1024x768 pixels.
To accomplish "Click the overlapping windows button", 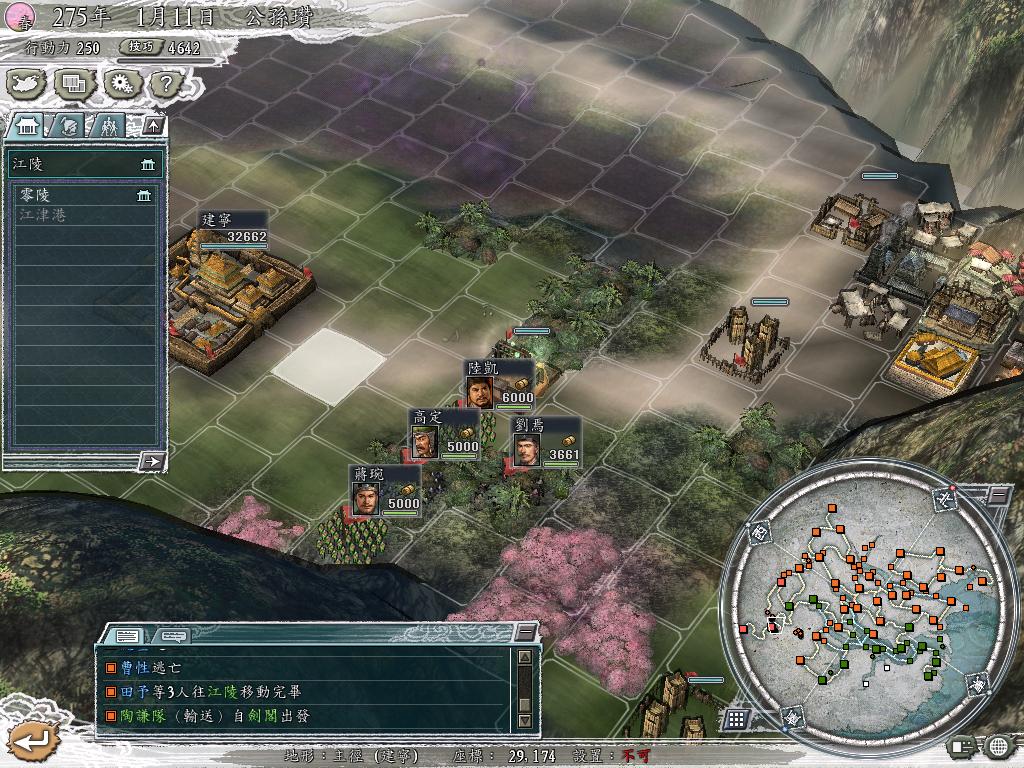I will coord(73,85).
